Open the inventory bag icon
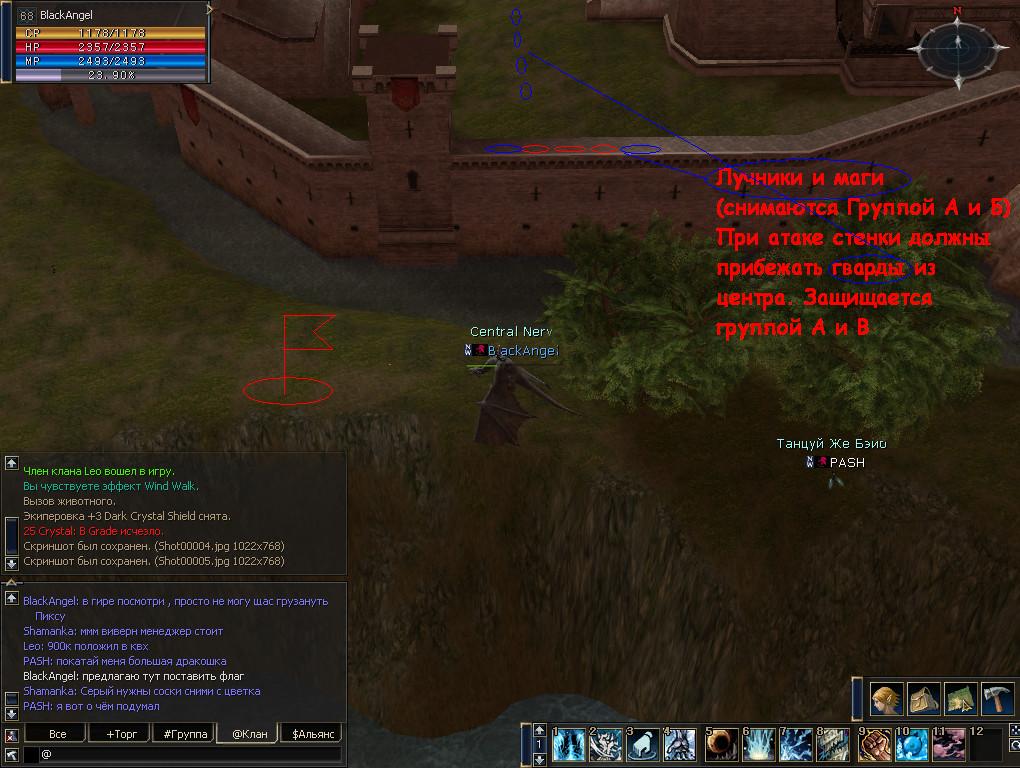This screenshot has height=768, width=1020. (x=924, y=697)
